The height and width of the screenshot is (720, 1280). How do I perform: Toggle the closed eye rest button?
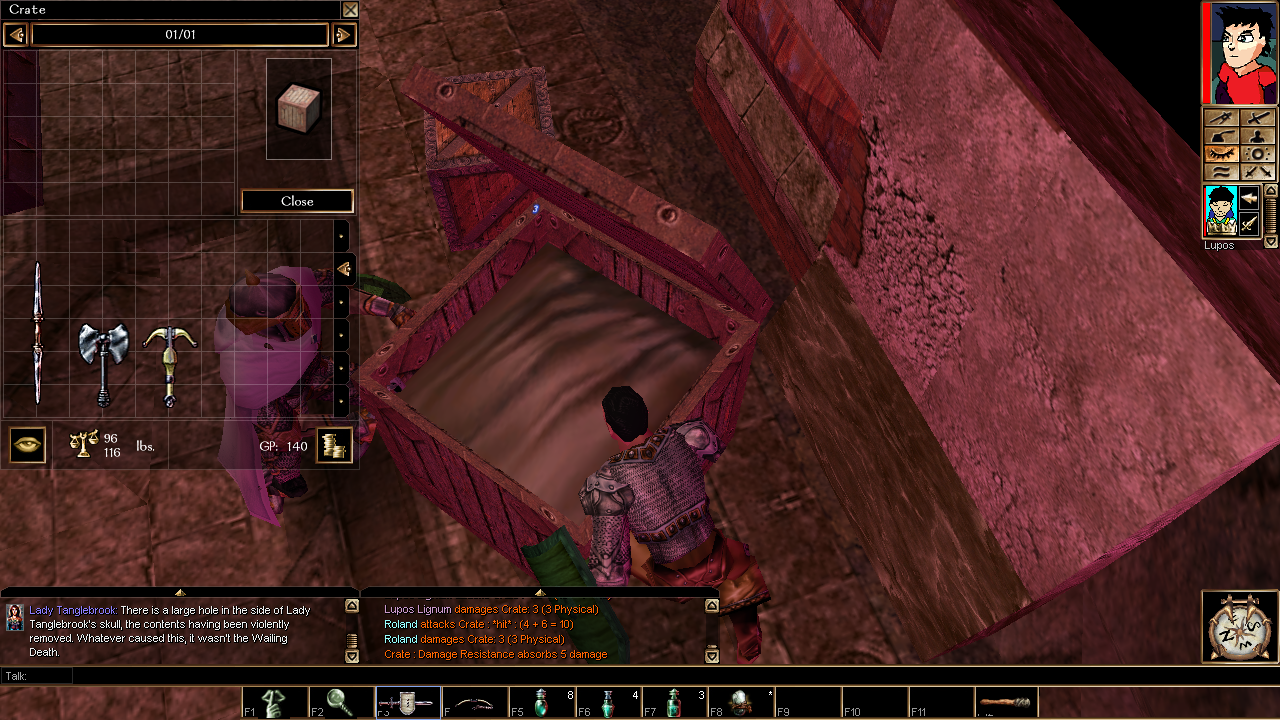(1222, 154)
